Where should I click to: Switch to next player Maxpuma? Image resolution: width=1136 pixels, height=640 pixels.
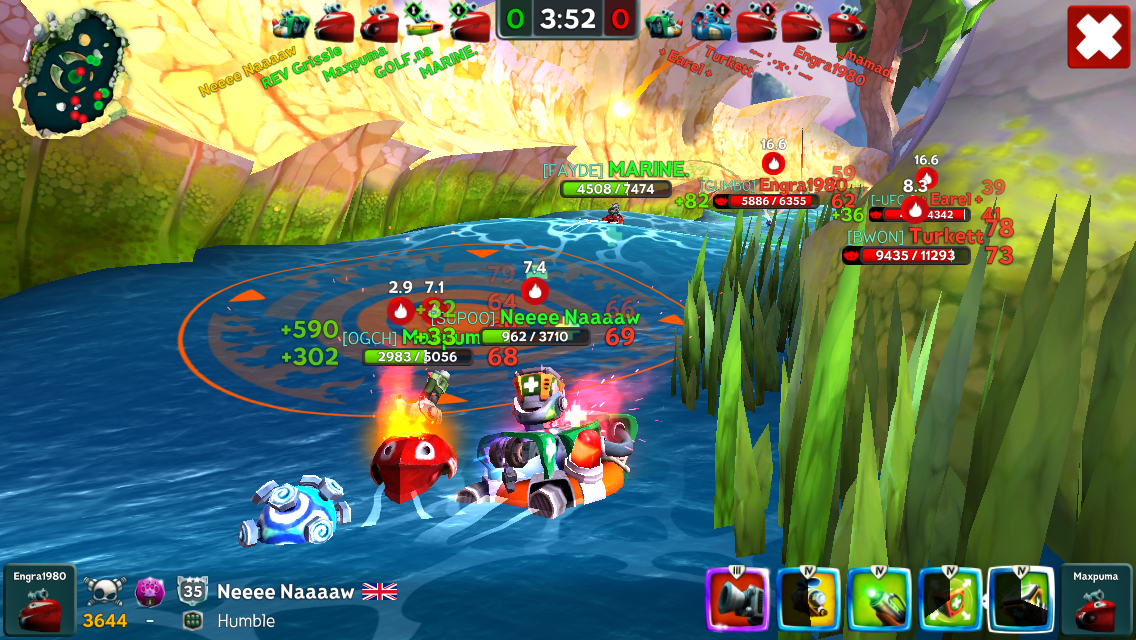(1096, 600)
